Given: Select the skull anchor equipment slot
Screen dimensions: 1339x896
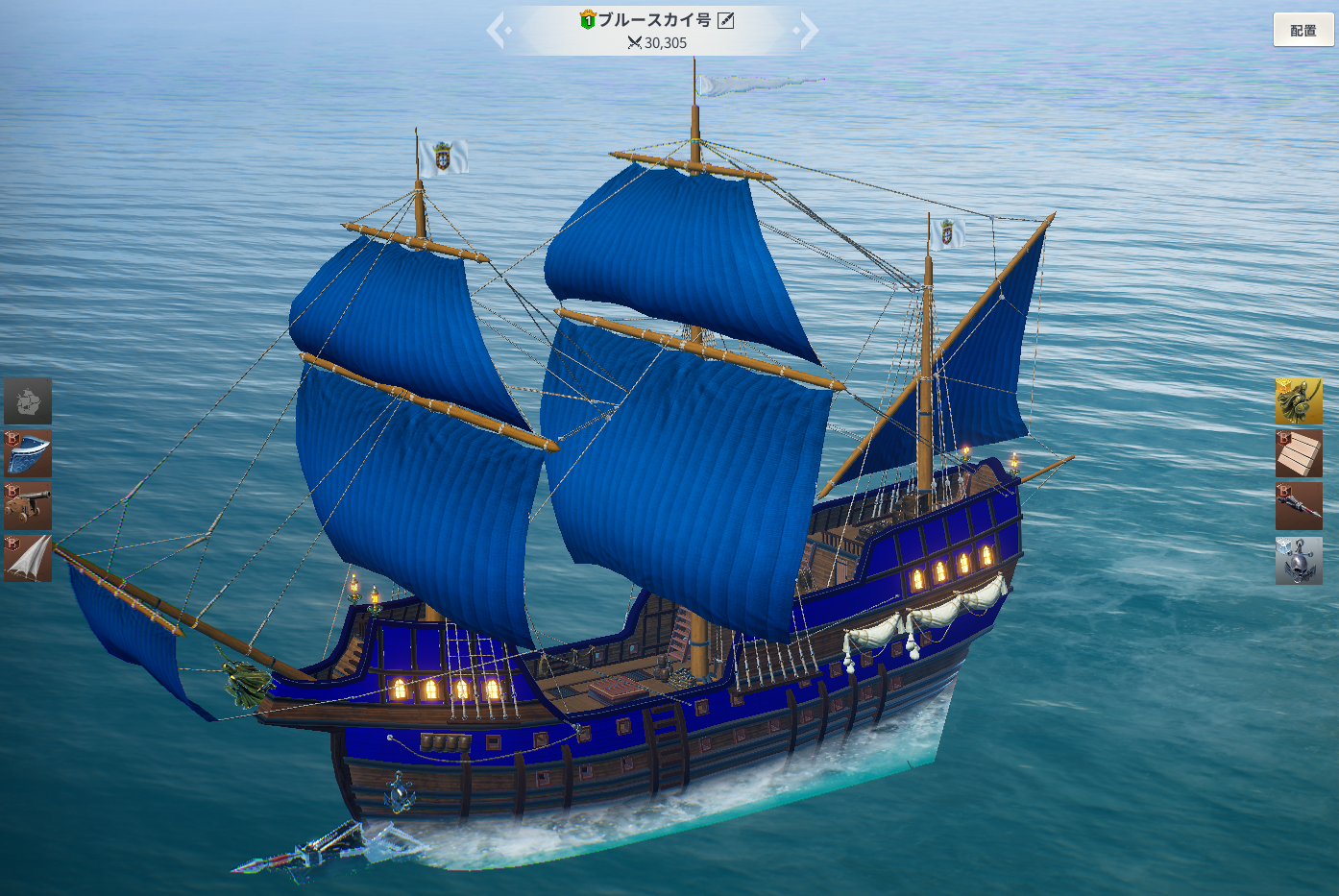Looking at the screenshot, I should point(1299,560).
